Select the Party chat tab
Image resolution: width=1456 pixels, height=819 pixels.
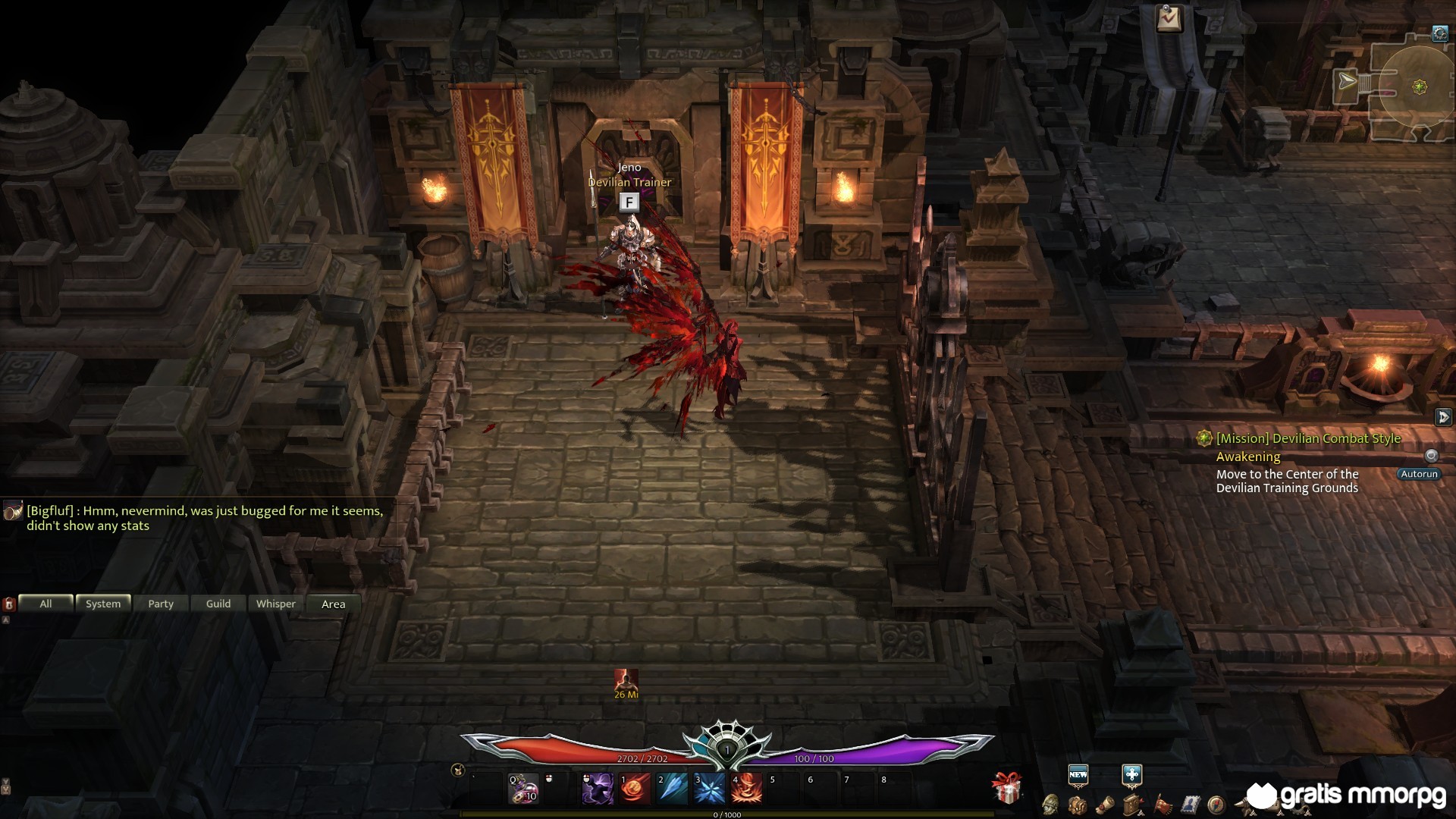[x=161, y=604]
